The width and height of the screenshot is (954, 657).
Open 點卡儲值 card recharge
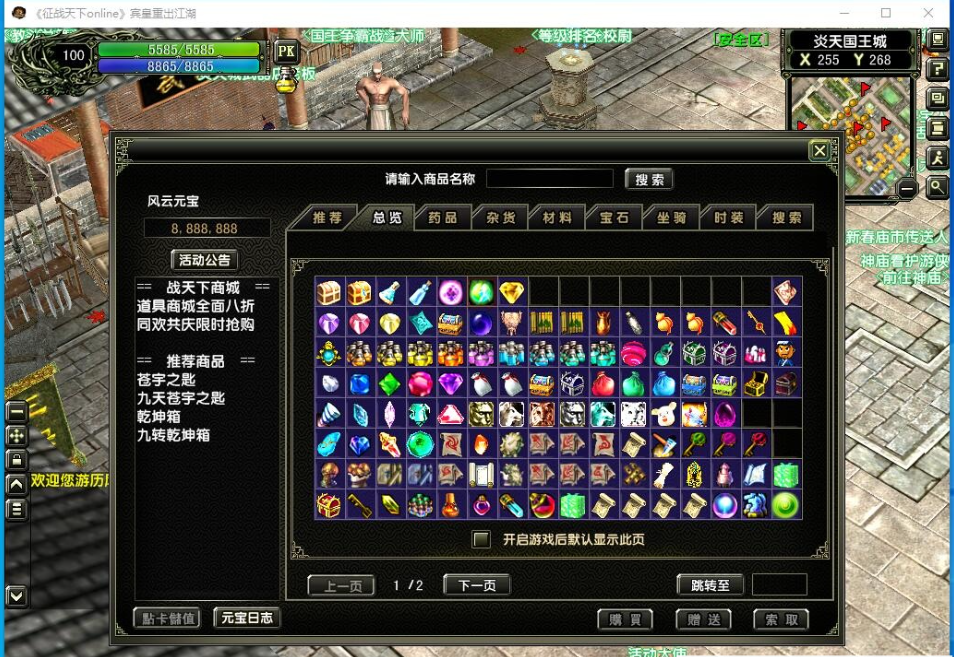click(x=167, y=618)
